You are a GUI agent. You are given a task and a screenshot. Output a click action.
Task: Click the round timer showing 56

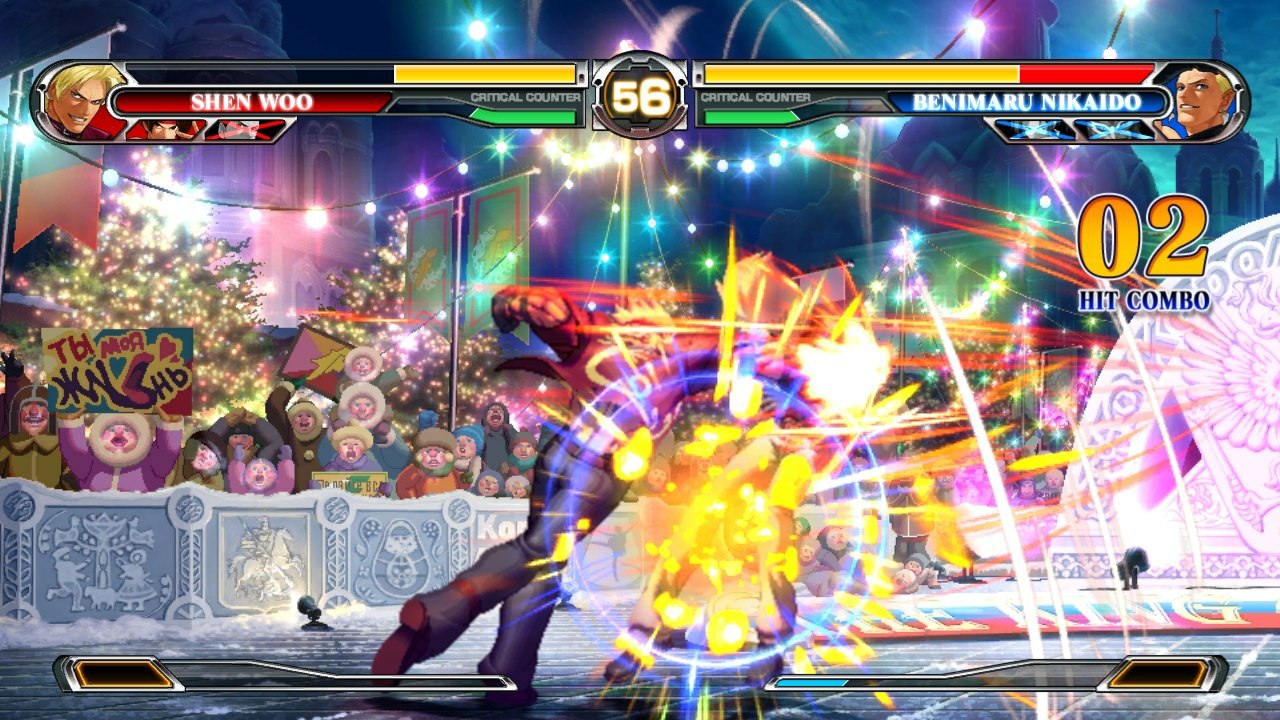640,95
